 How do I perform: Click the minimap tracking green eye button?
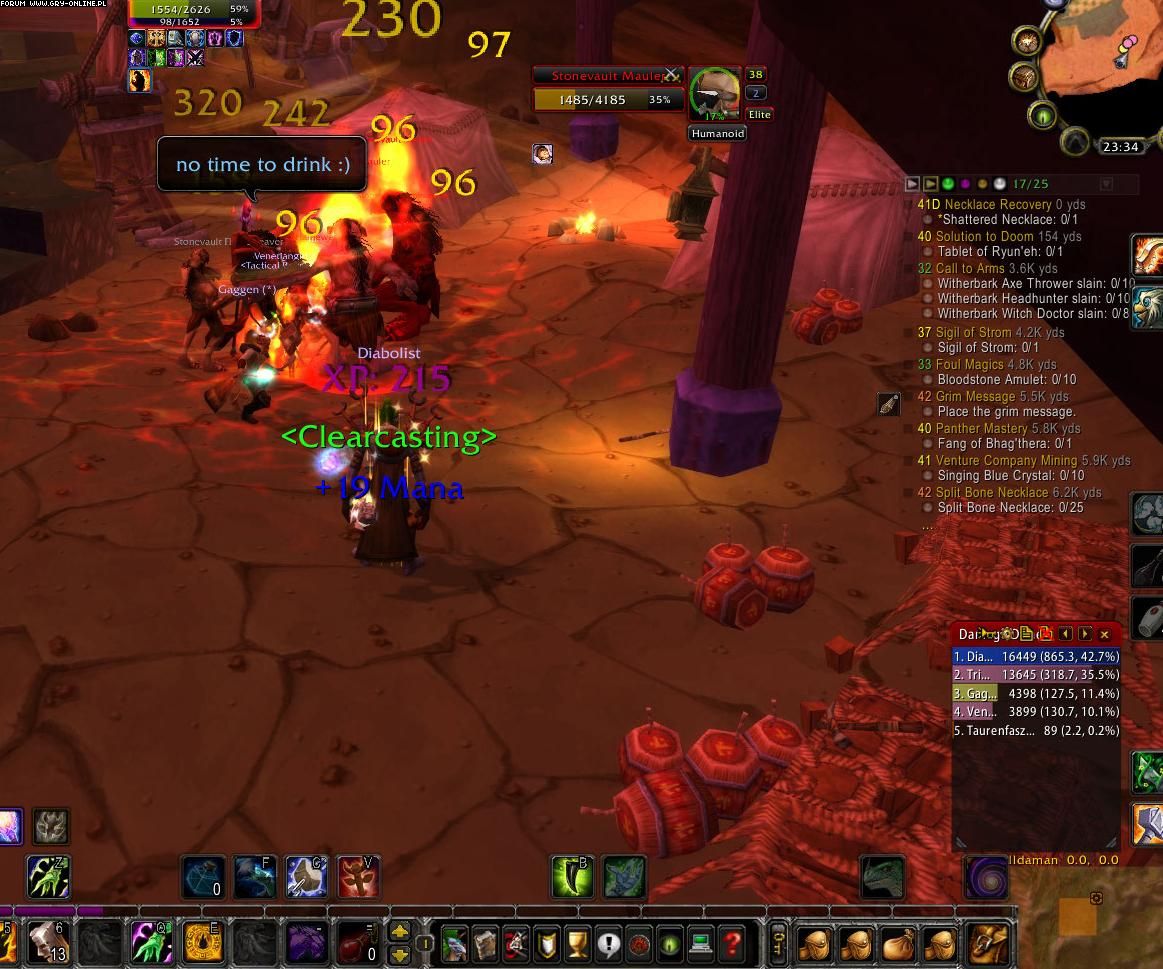[x=1043, y=117]
